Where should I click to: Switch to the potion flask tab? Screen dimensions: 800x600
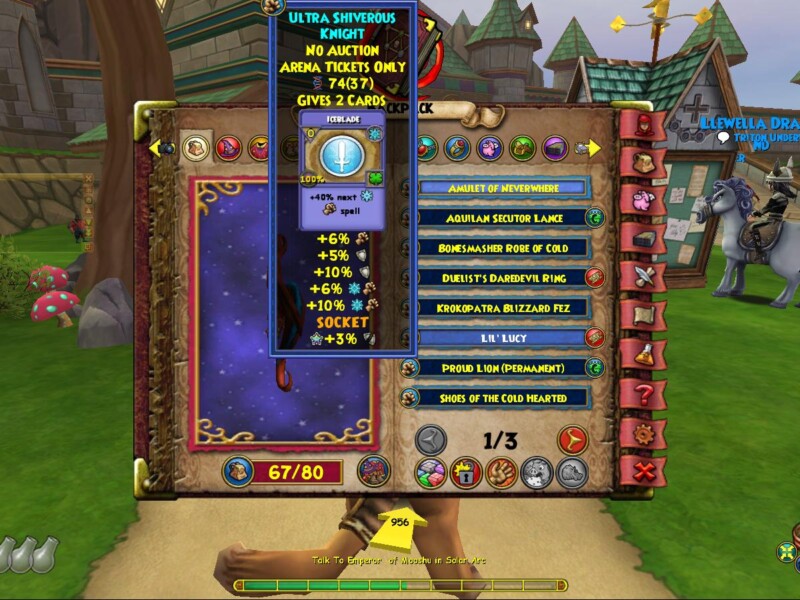click(641, 355)
